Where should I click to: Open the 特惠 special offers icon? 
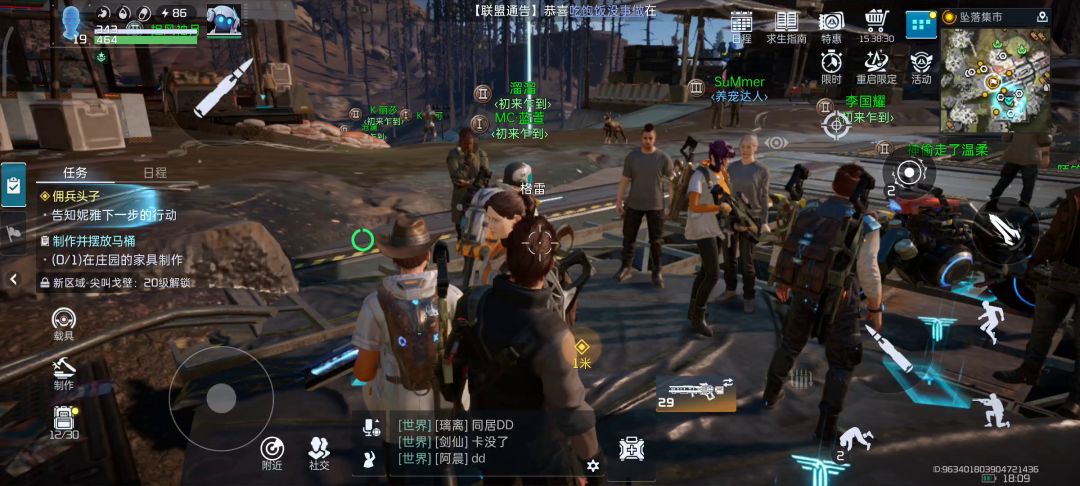(x=831, y=25)
